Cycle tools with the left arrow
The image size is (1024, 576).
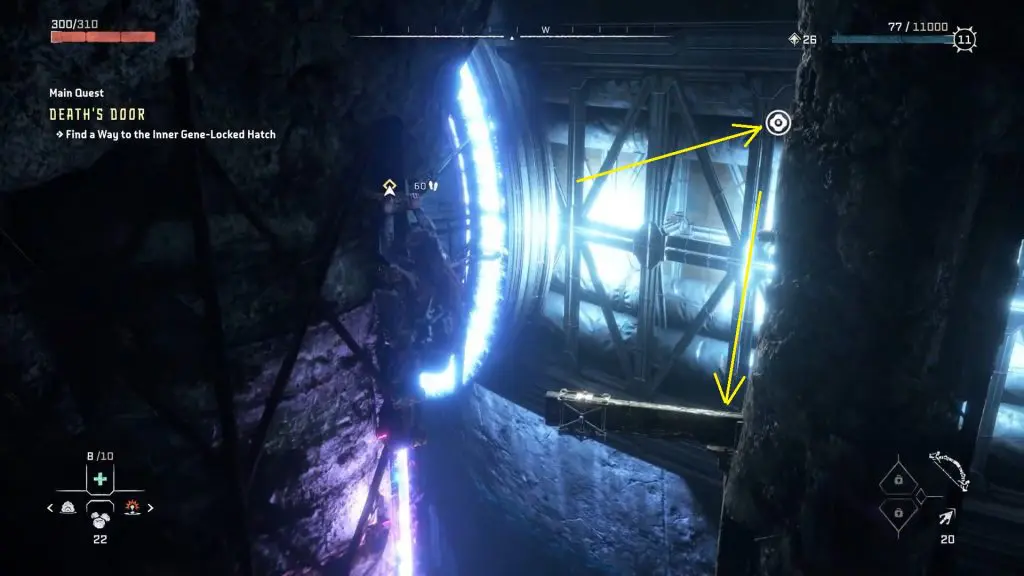pos(50,508)
